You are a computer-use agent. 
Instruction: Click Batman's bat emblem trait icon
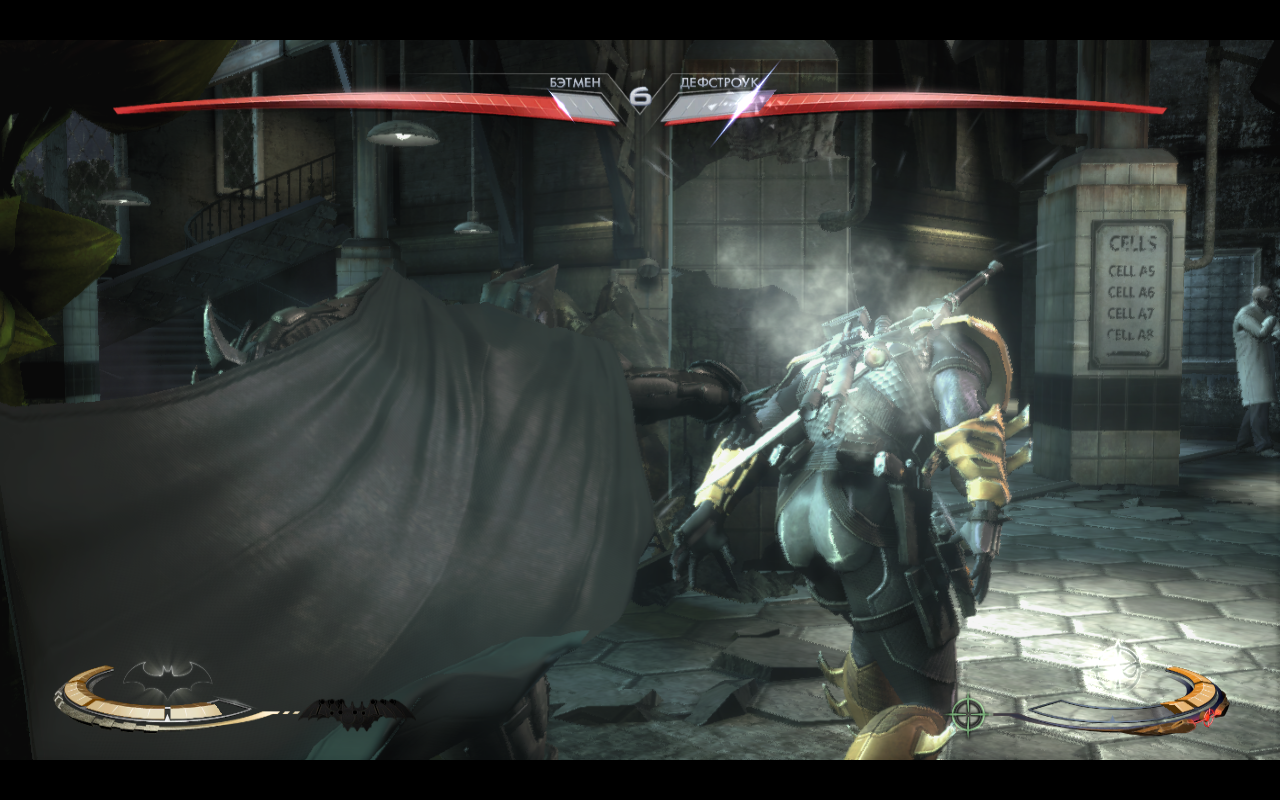coord(168,680)
